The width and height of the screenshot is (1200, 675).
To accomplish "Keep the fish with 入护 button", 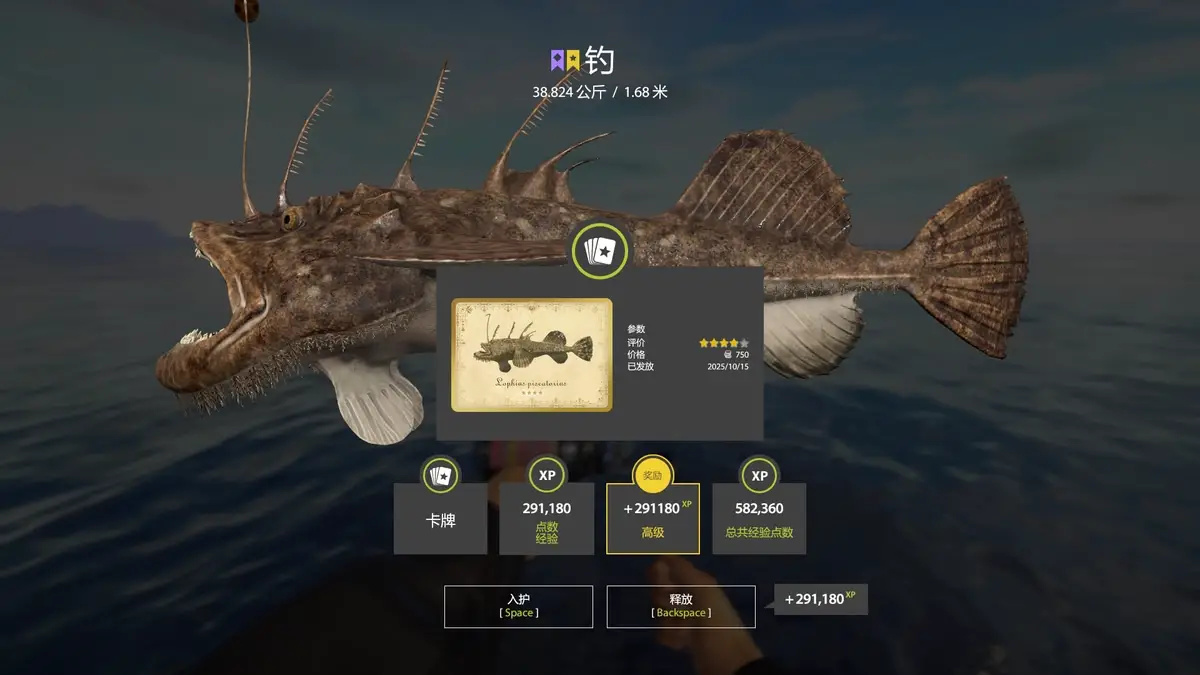I will (x=518, y=606).
